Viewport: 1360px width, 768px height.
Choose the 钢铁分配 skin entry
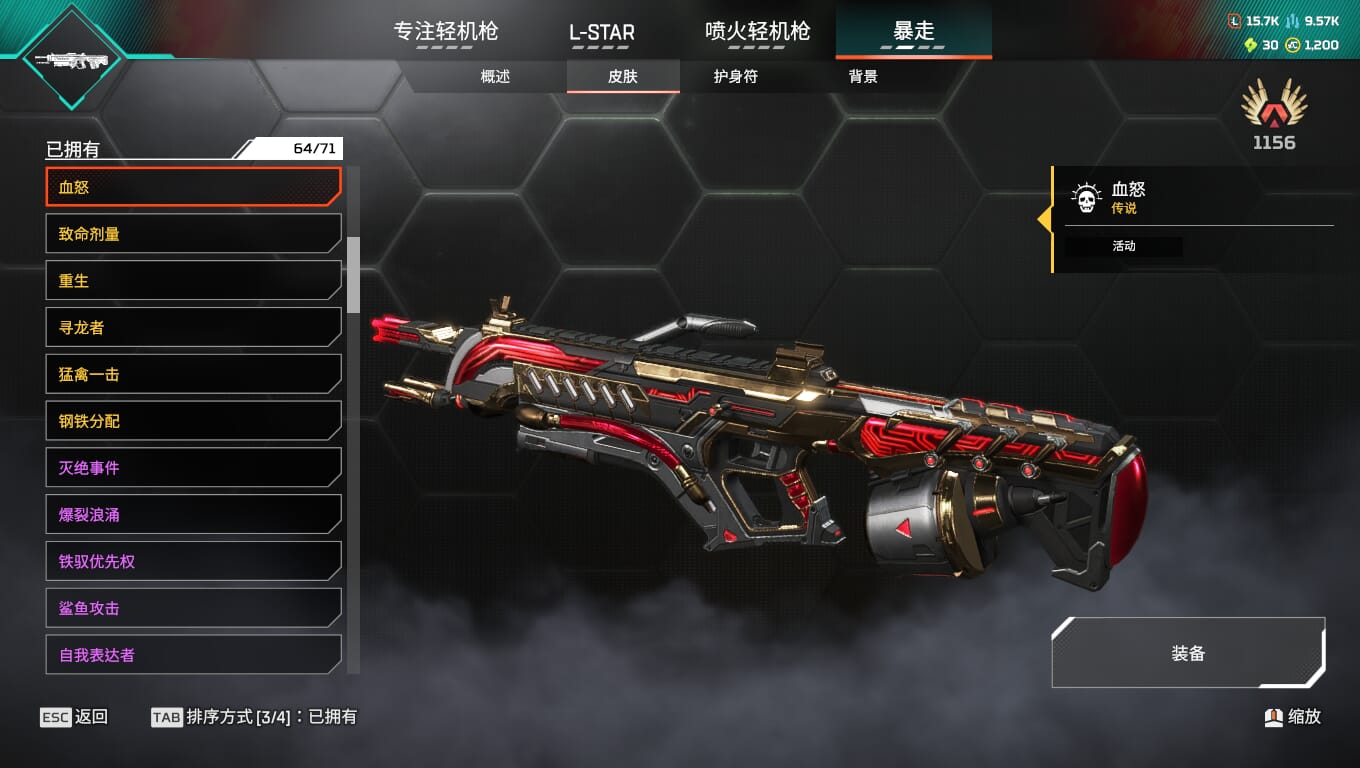[x=193, y=422]
